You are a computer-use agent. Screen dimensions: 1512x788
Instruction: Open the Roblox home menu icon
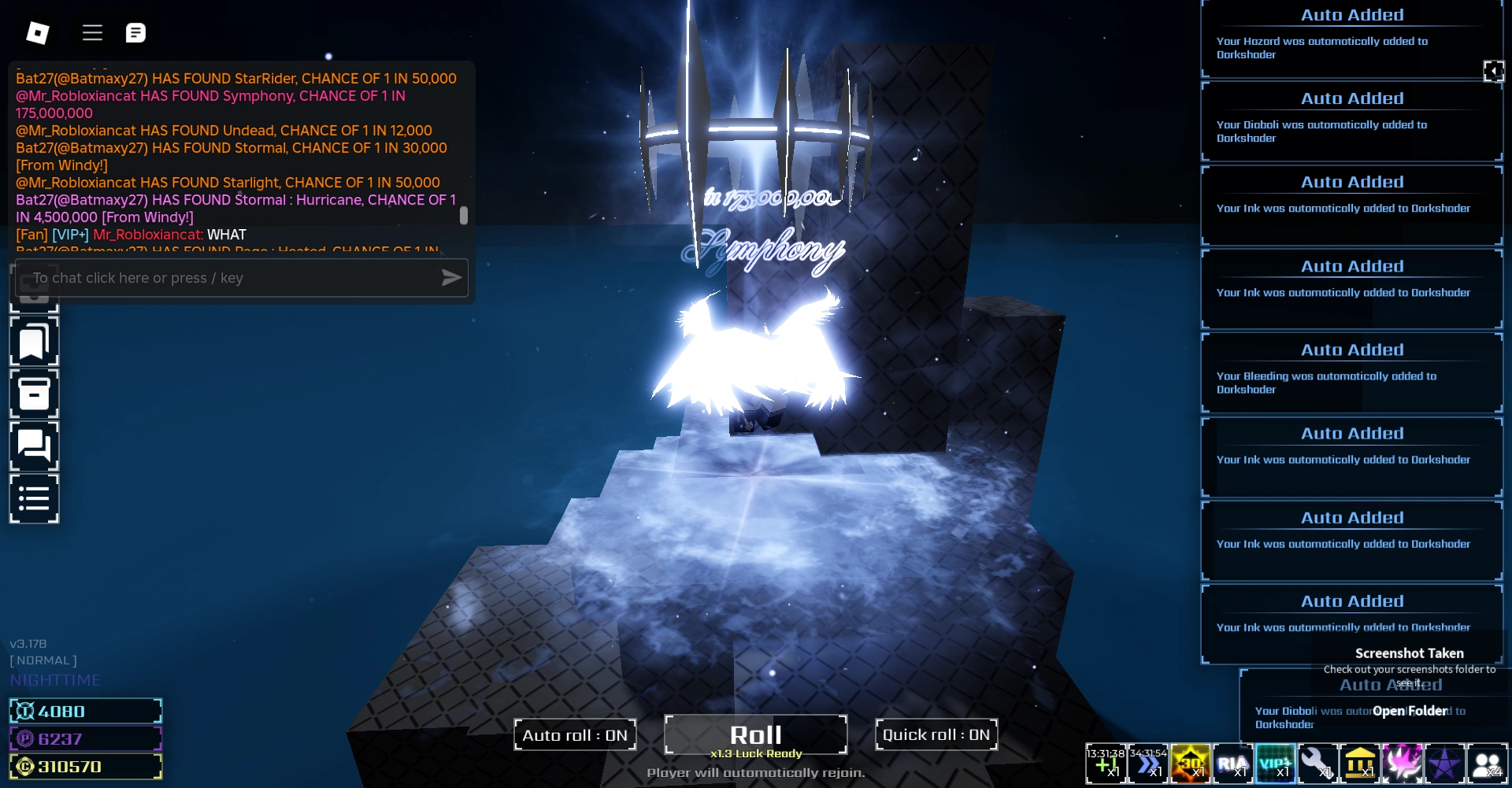36,32
